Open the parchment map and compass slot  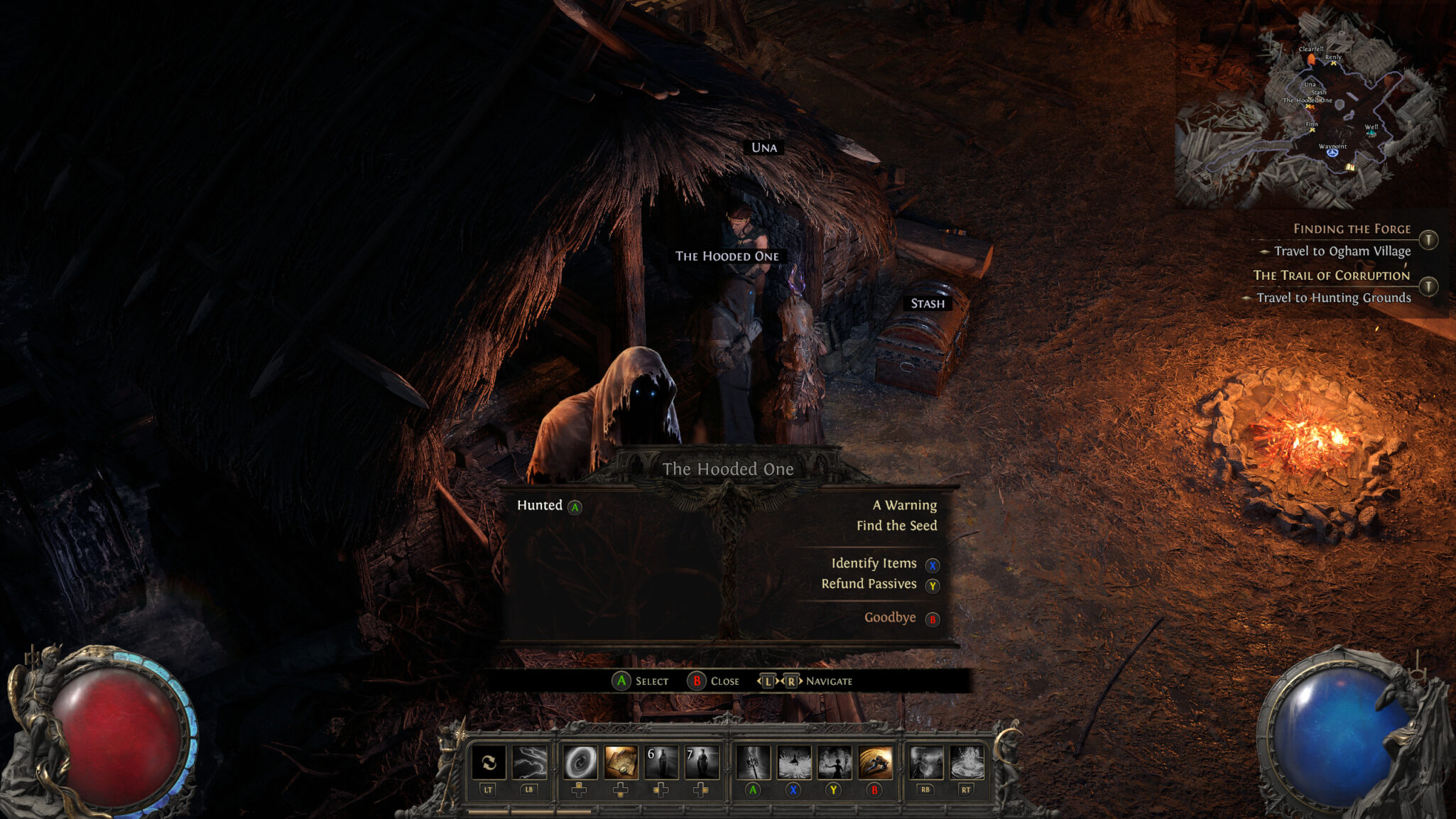tap(621, 763)
